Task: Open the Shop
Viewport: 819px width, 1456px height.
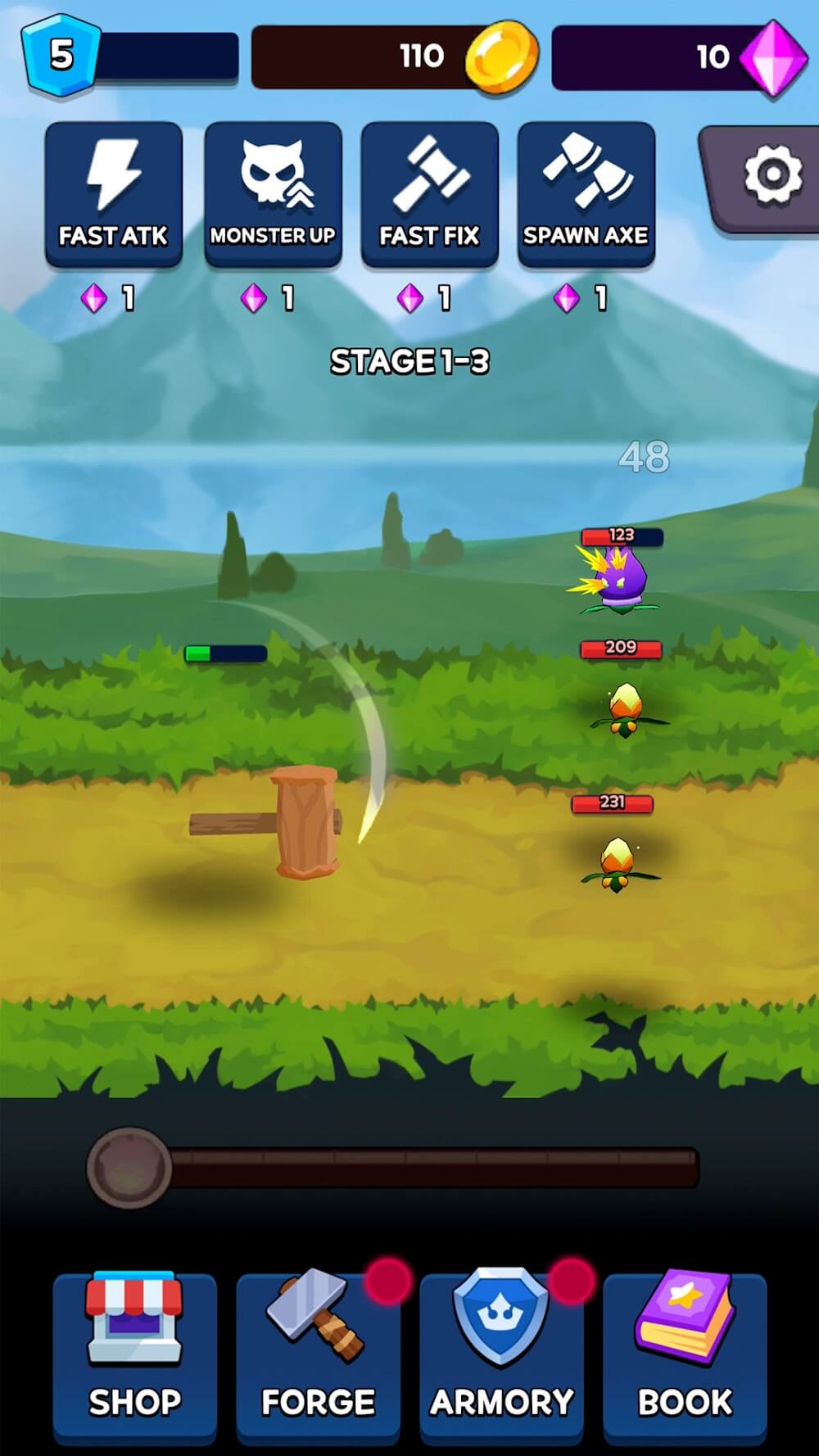Action: click(x=135, y=1357)
